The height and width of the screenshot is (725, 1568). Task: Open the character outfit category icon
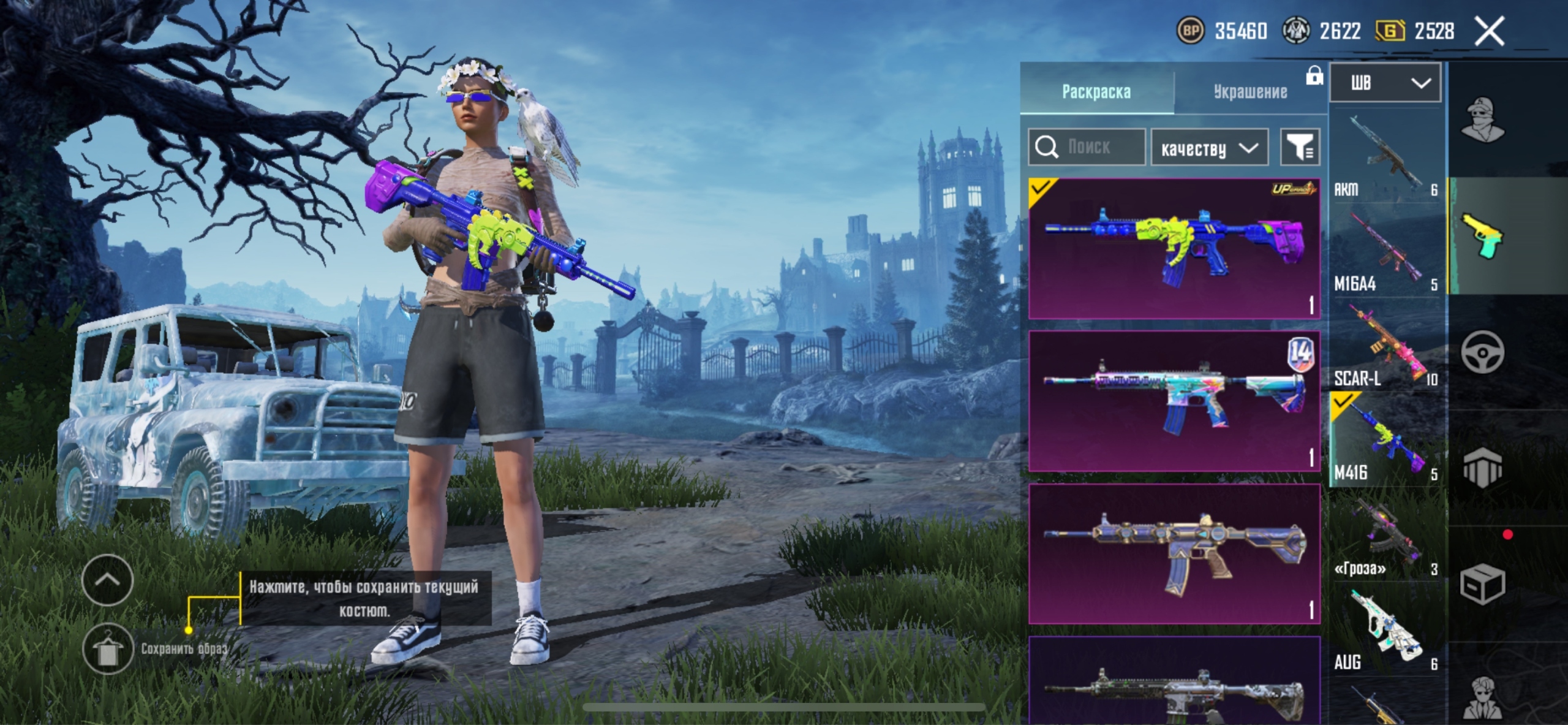[1483, 120]
